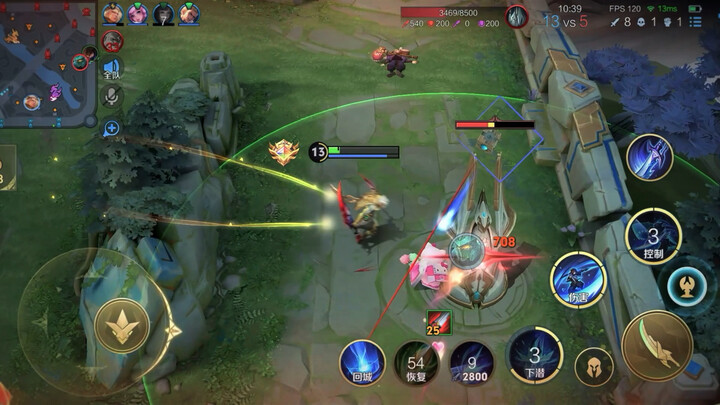Use the glowing blade equipment active skill
Screen dimensions: 720x405
pos(649,157)
